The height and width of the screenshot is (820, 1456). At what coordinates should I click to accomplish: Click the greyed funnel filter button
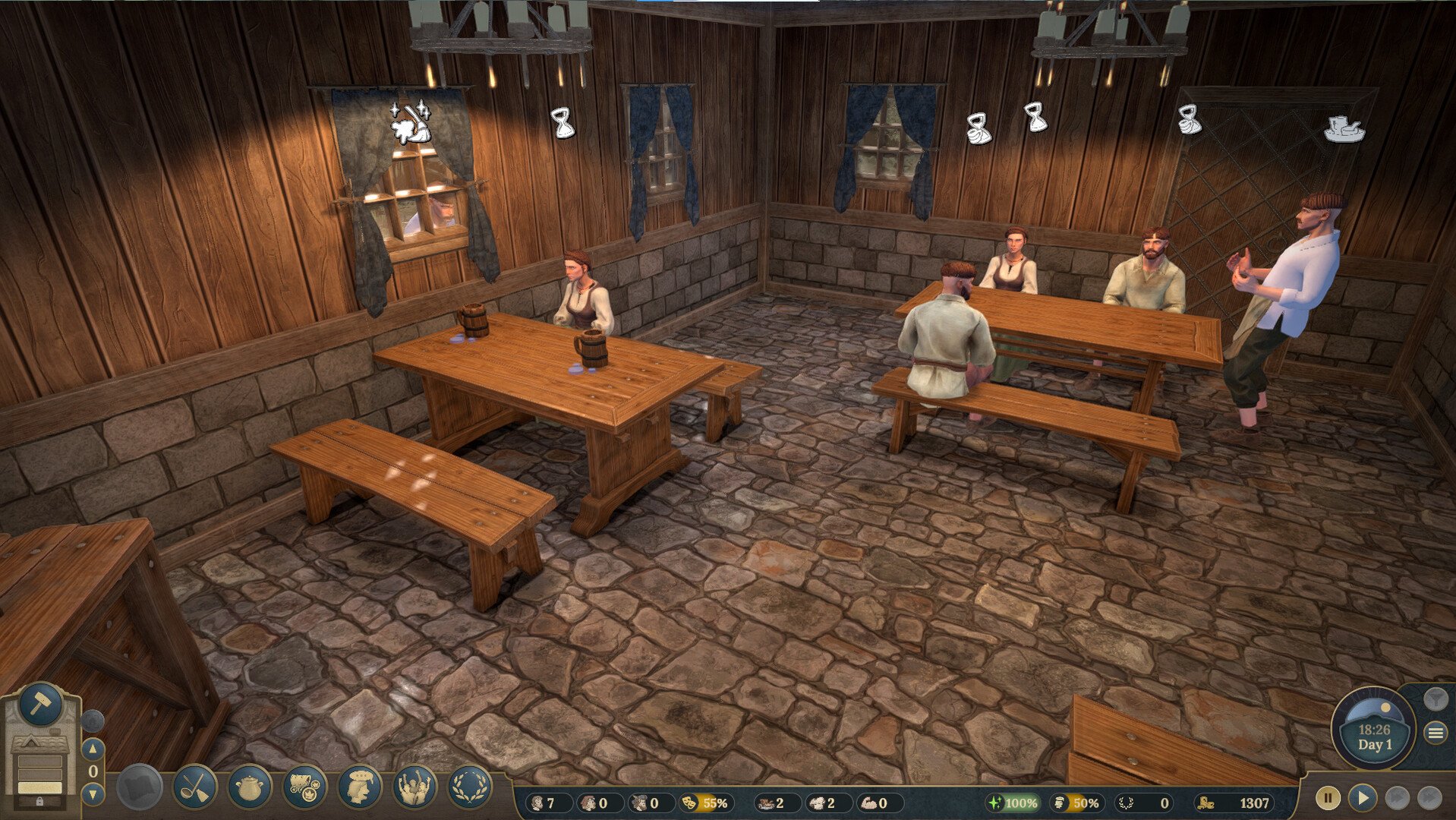click(x=1435, y=698)
